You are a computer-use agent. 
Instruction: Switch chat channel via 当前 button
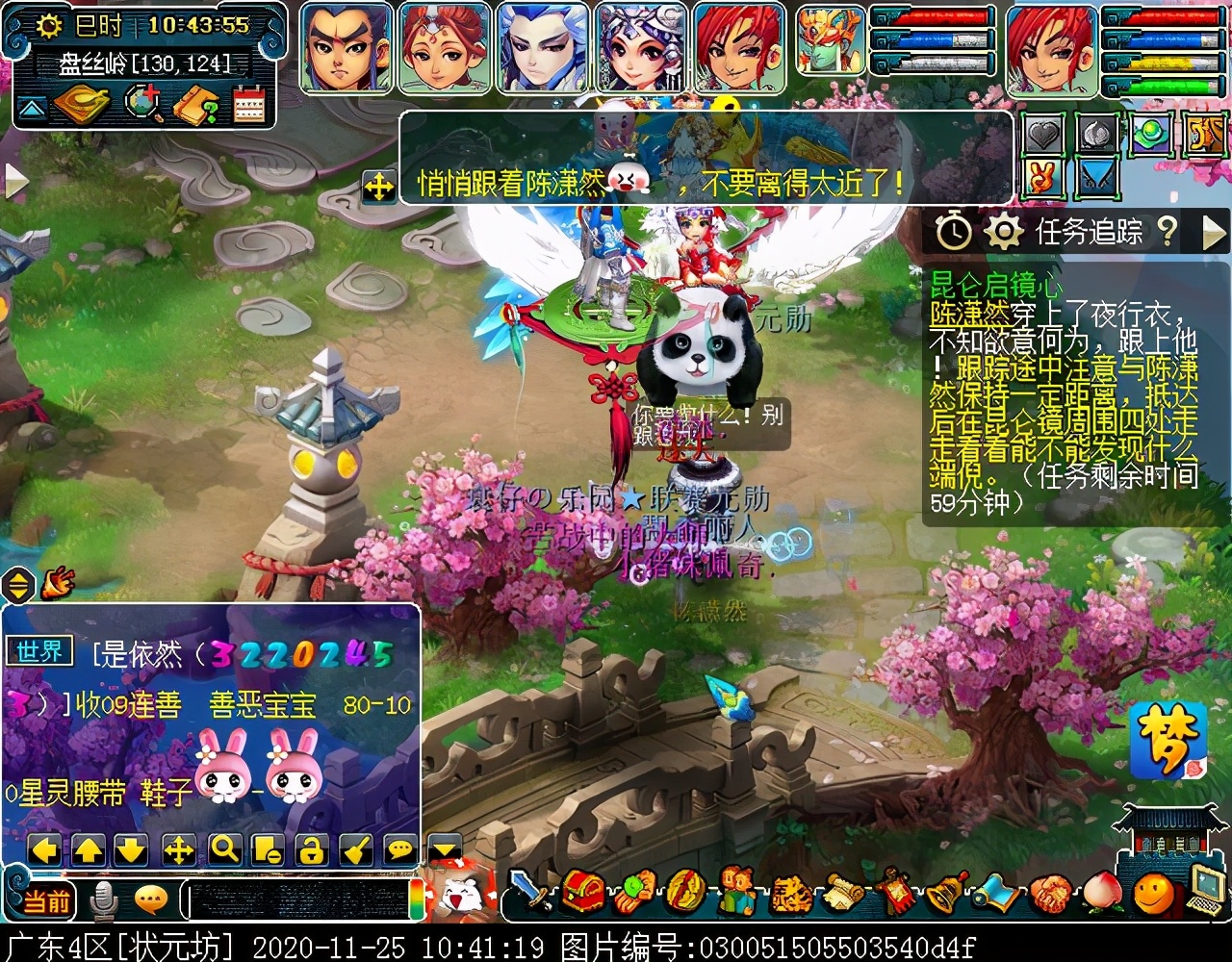46,901
